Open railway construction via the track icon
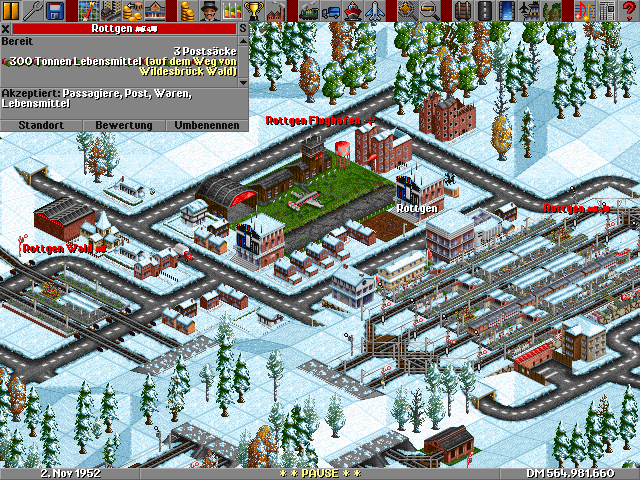Screen dimensions: 640x480 coord(461,11)
